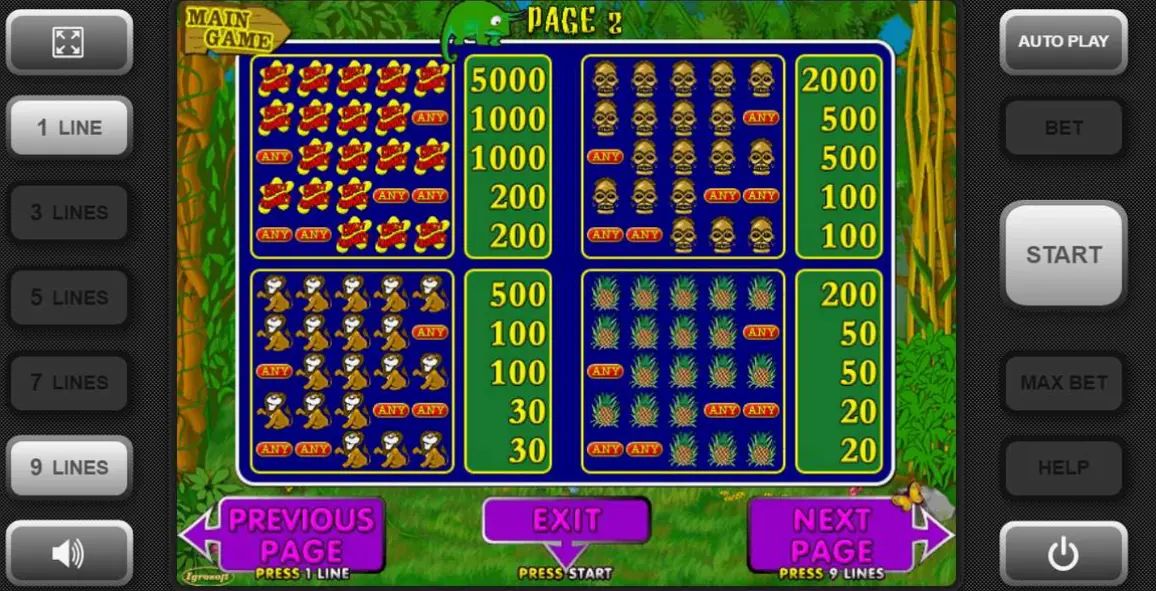Toggle sound with the speaker button
The width and height of the screenshot is (1156, 591).
[x=69, y=552]
